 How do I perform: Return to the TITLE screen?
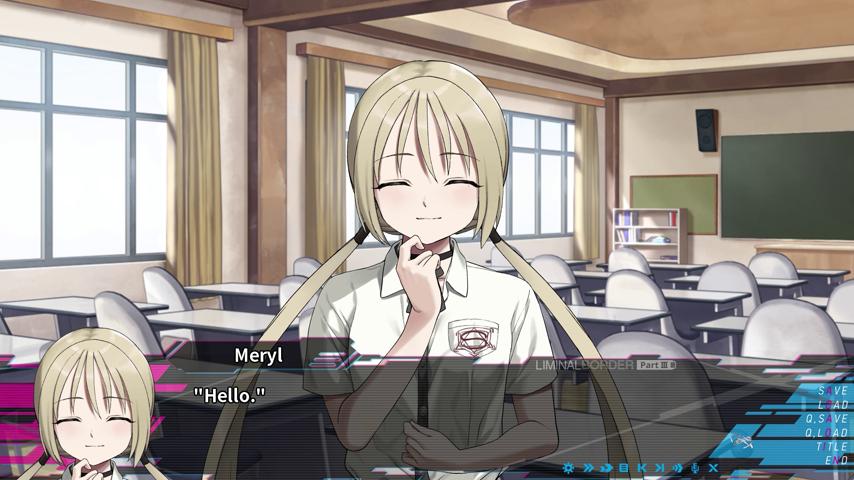(x=831, y=447)
